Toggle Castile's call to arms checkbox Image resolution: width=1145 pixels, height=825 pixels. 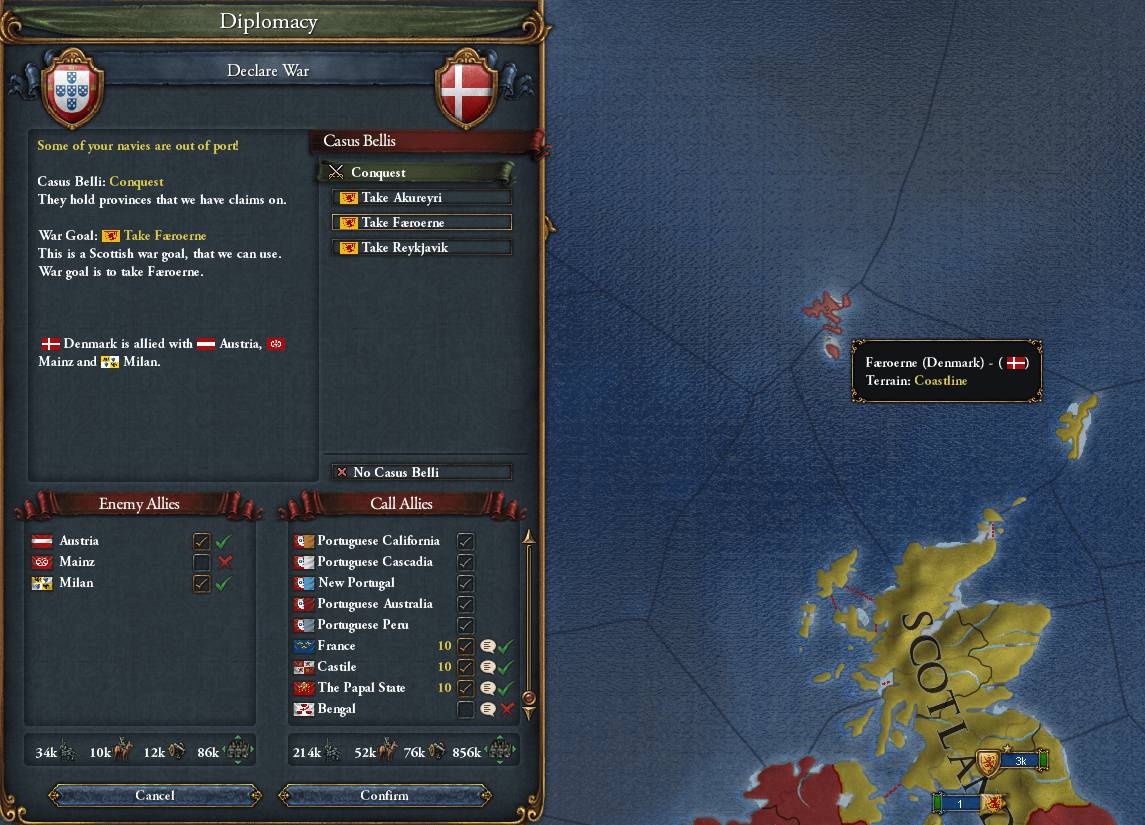465,667
